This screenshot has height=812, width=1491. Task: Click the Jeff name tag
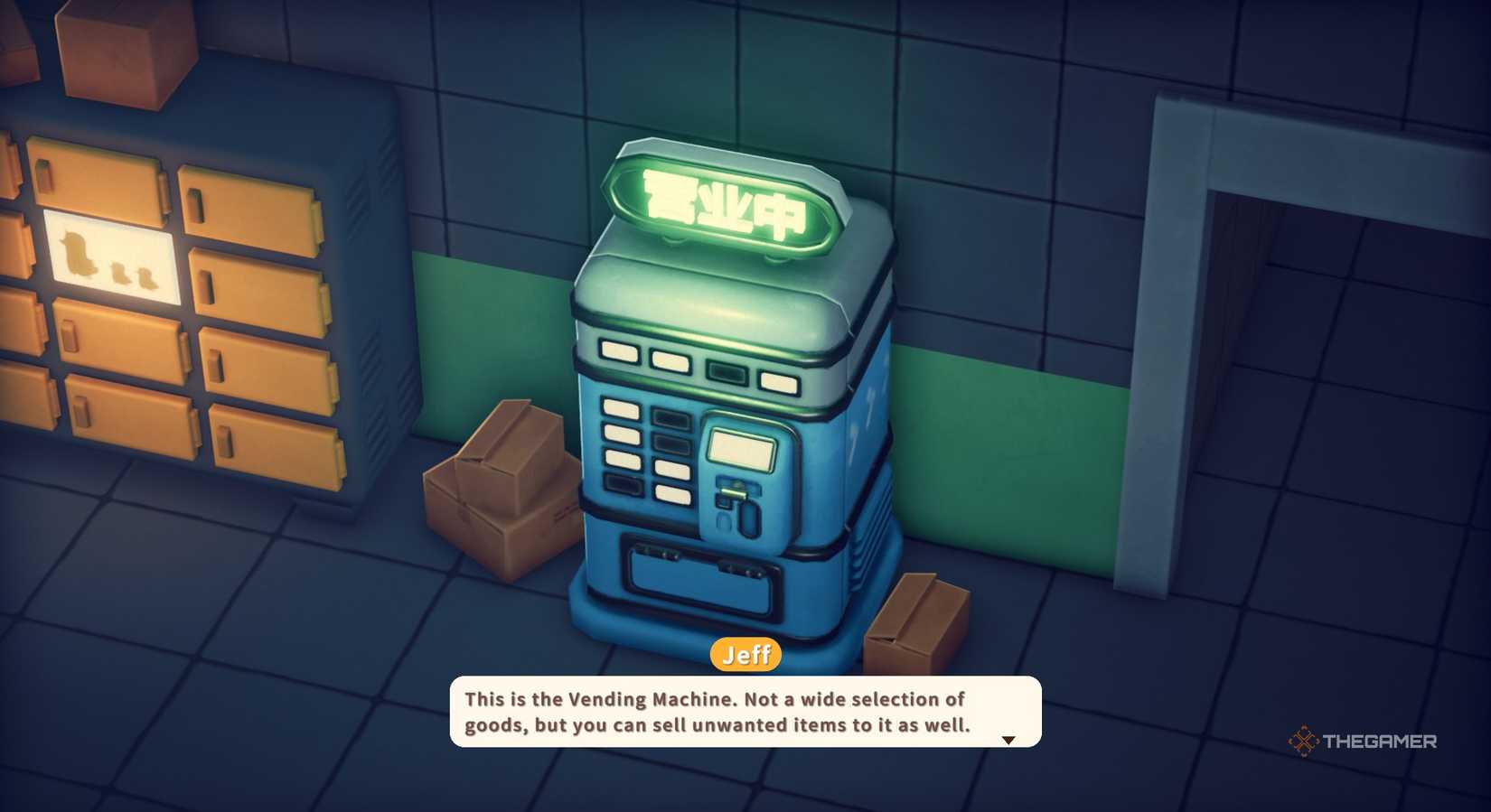click(x=746, y=654)
